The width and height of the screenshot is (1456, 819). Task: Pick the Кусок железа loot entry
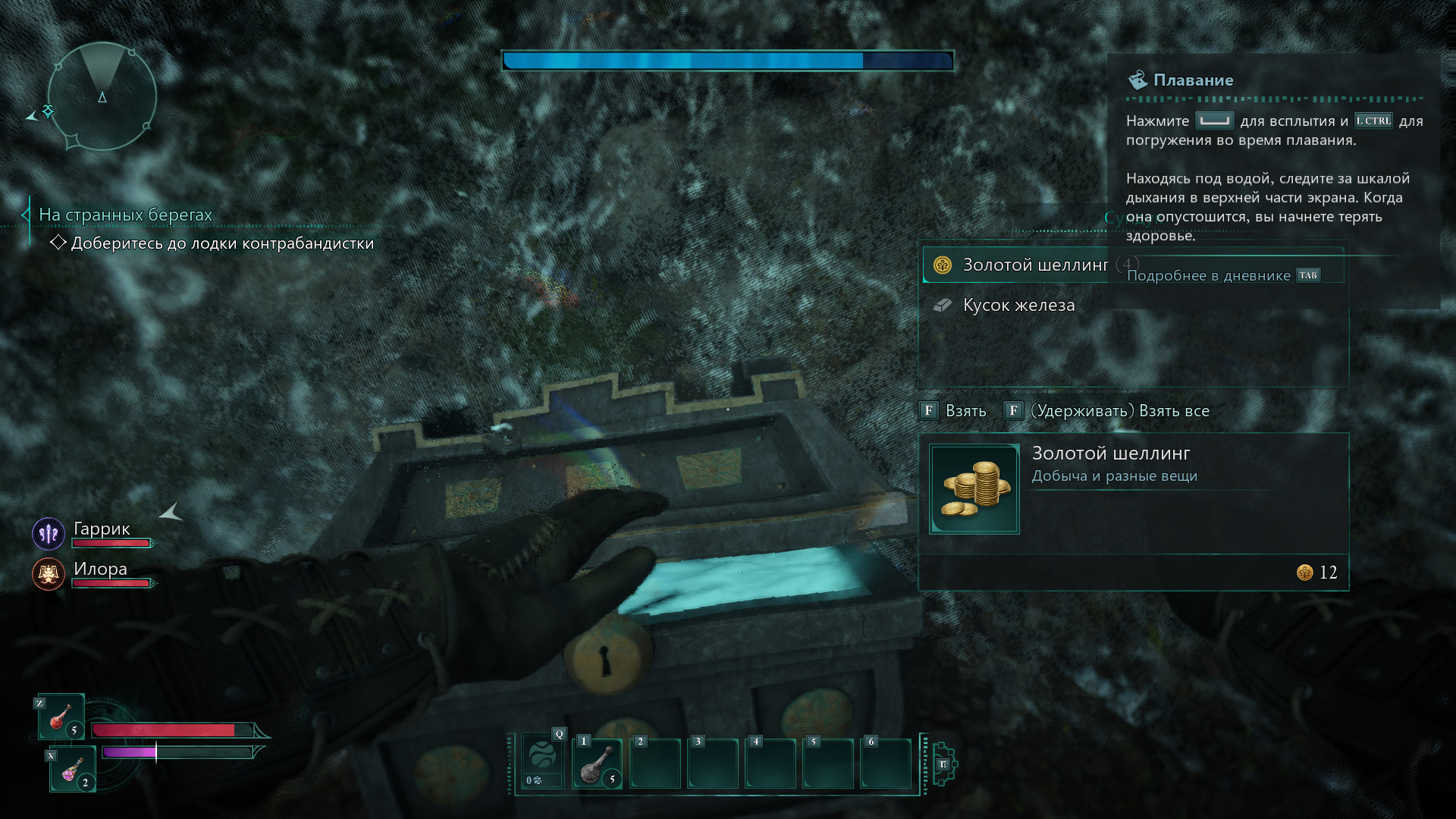(x=1018, y=305)
